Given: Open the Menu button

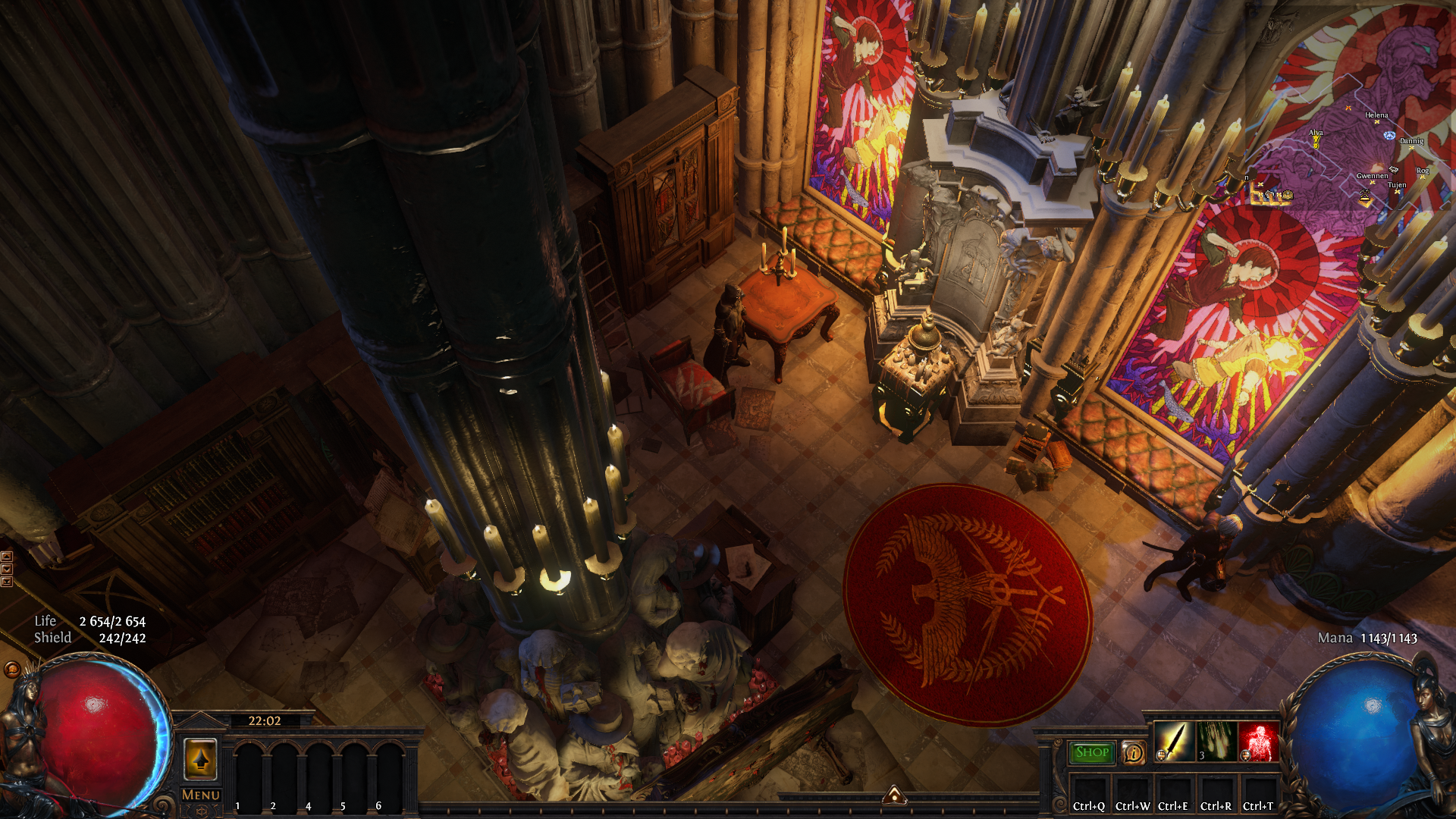Looking at the screenshot, I should tap(201, 795).
